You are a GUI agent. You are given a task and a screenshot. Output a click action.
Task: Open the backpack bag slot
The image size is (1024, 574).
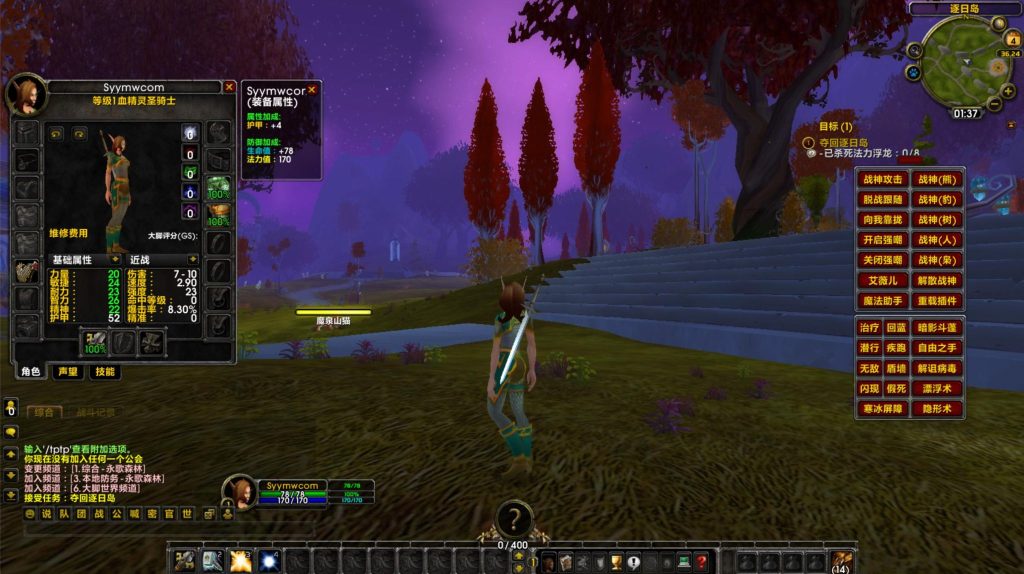(842, 561)
